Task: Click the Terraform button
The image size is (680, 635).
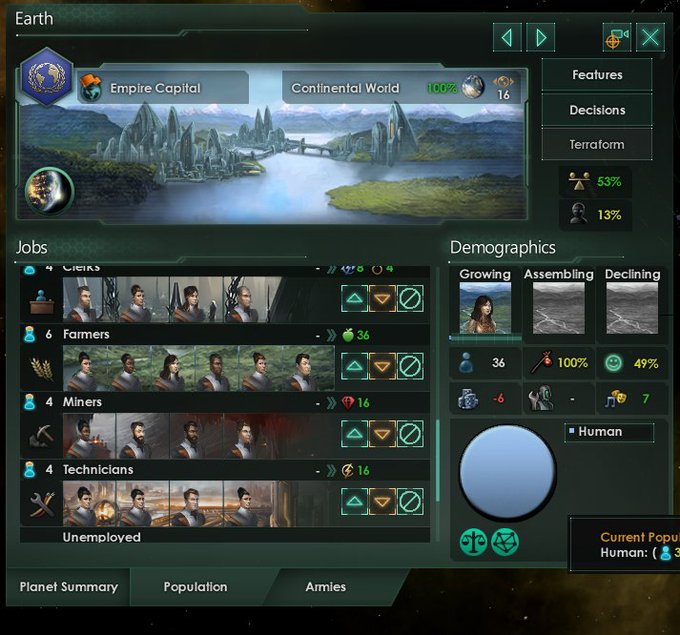Action: coord(597,144)
